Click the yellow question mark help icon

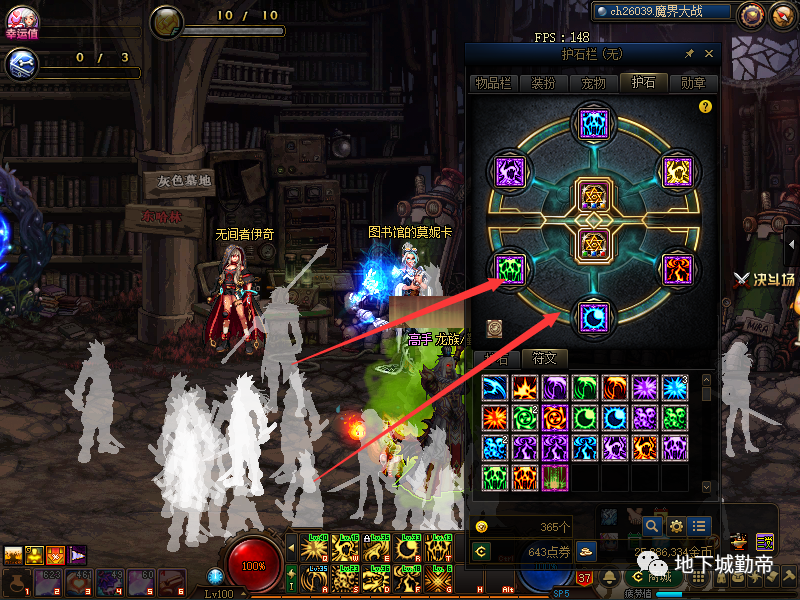[x=705, y=106]
